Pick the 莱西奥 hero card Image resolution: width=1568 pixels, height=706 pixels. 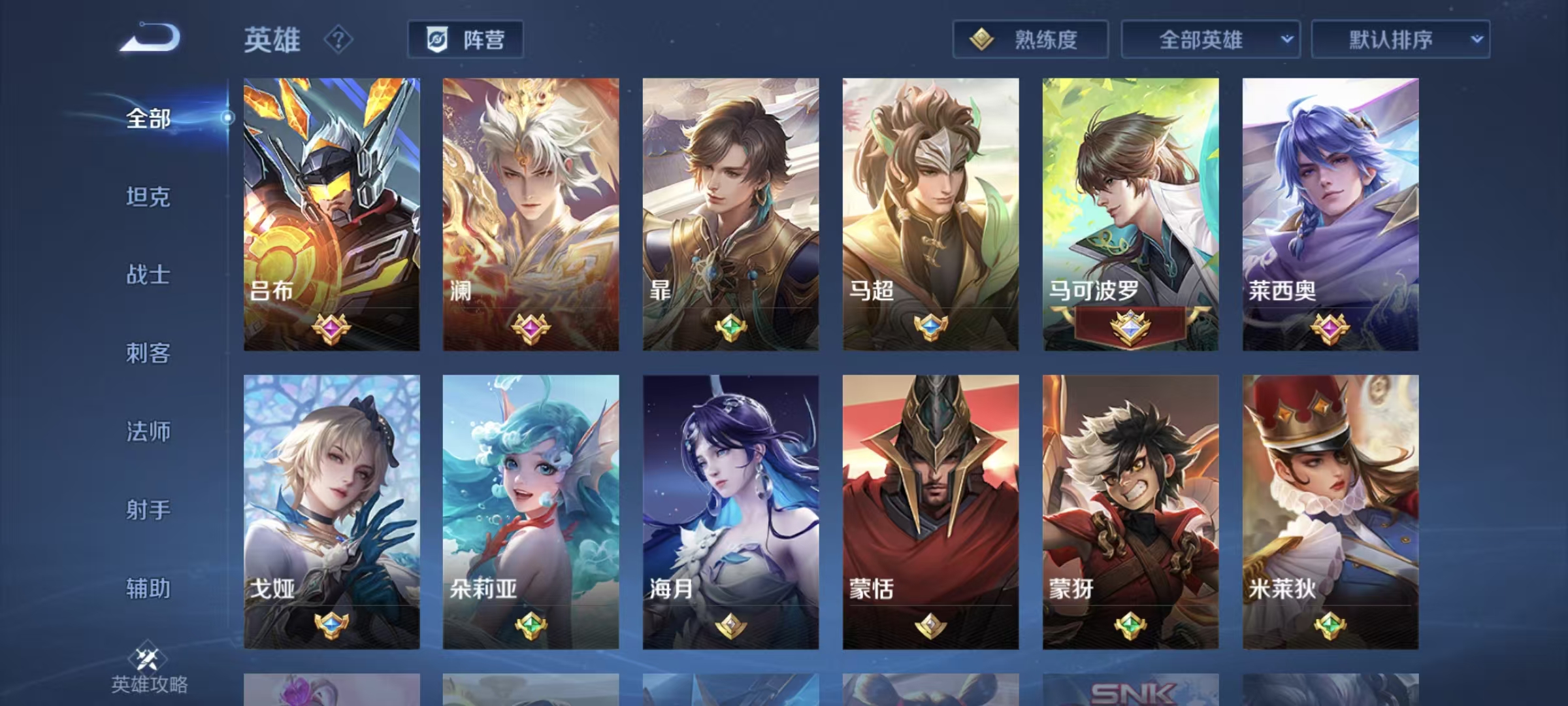point(1330,214)
